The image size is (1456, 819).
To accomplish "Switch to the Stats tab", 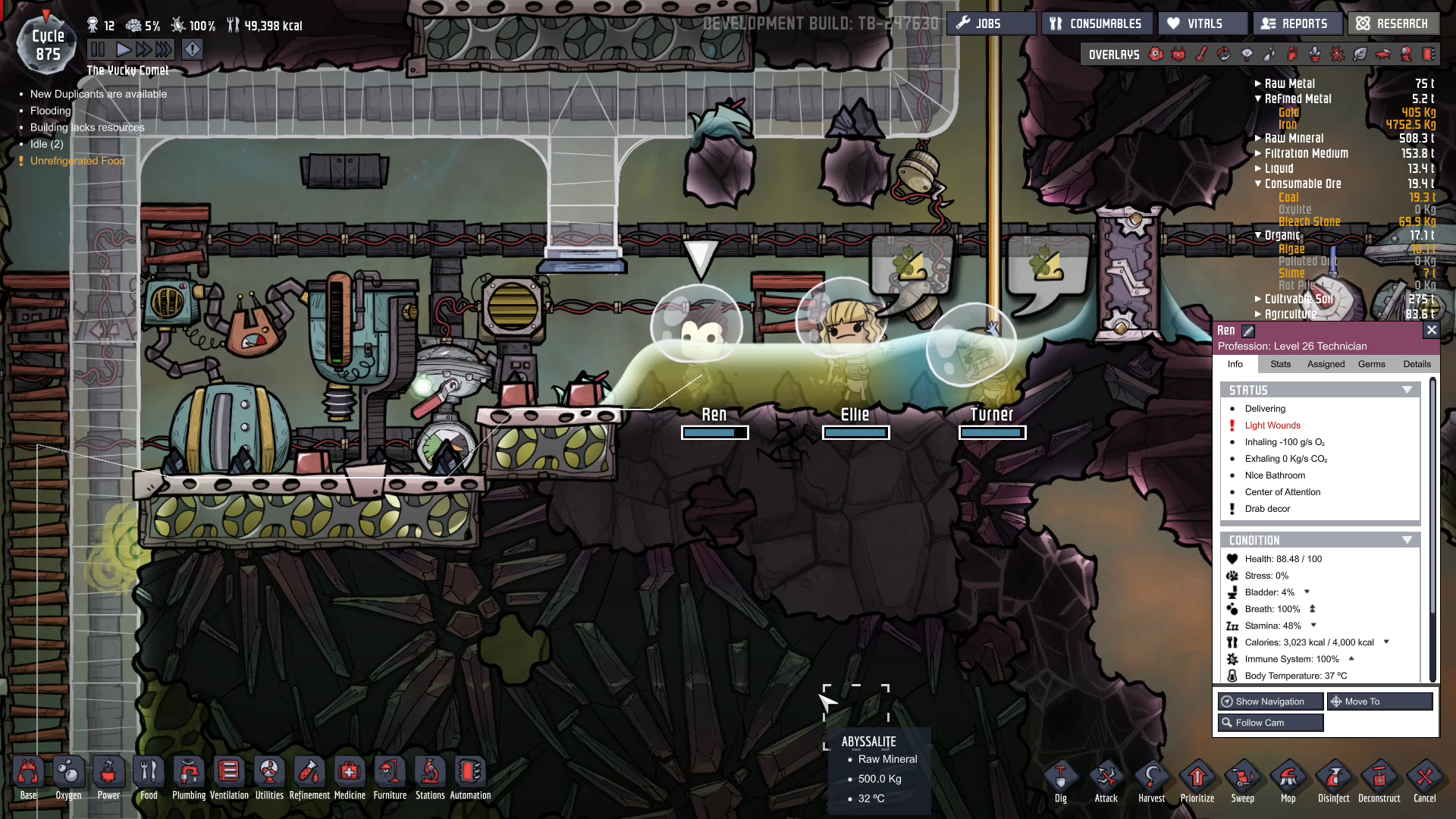I will (x=1280, y=364).
